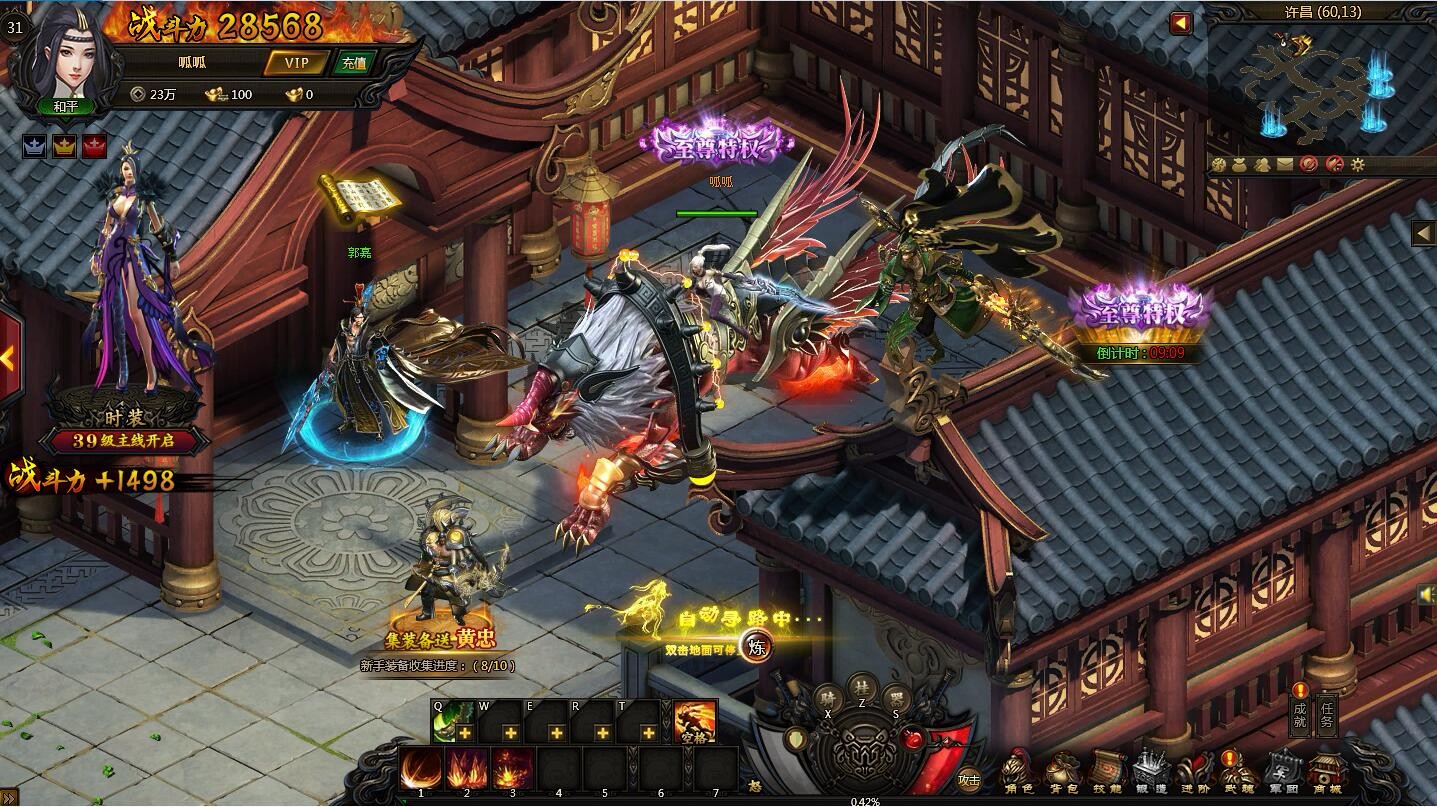Collapse the right side panel arrow
The height and width of the screenshot is (807, 1437).
[x=1425, y=232]
